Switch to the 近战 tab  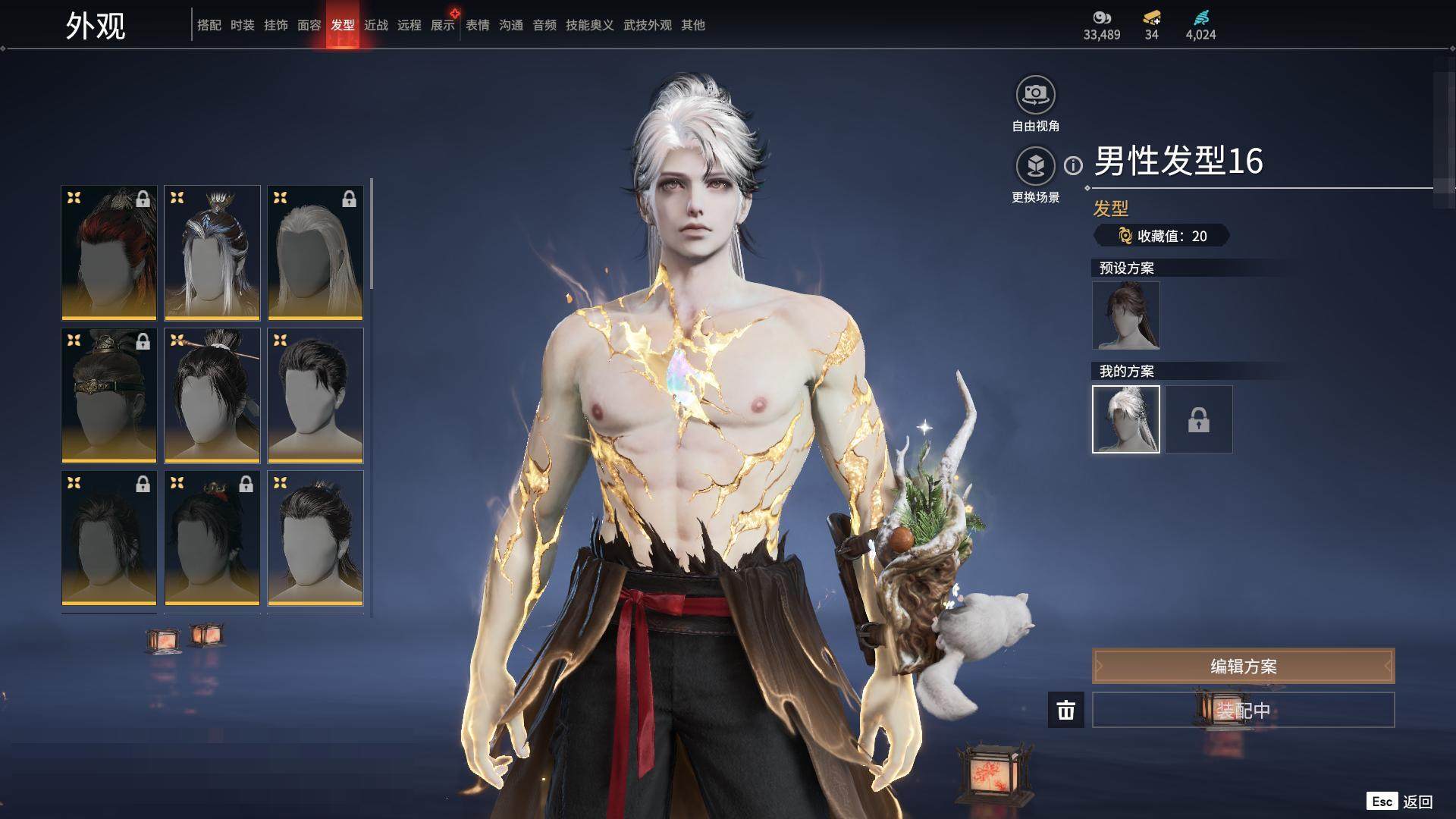[375, 25]
